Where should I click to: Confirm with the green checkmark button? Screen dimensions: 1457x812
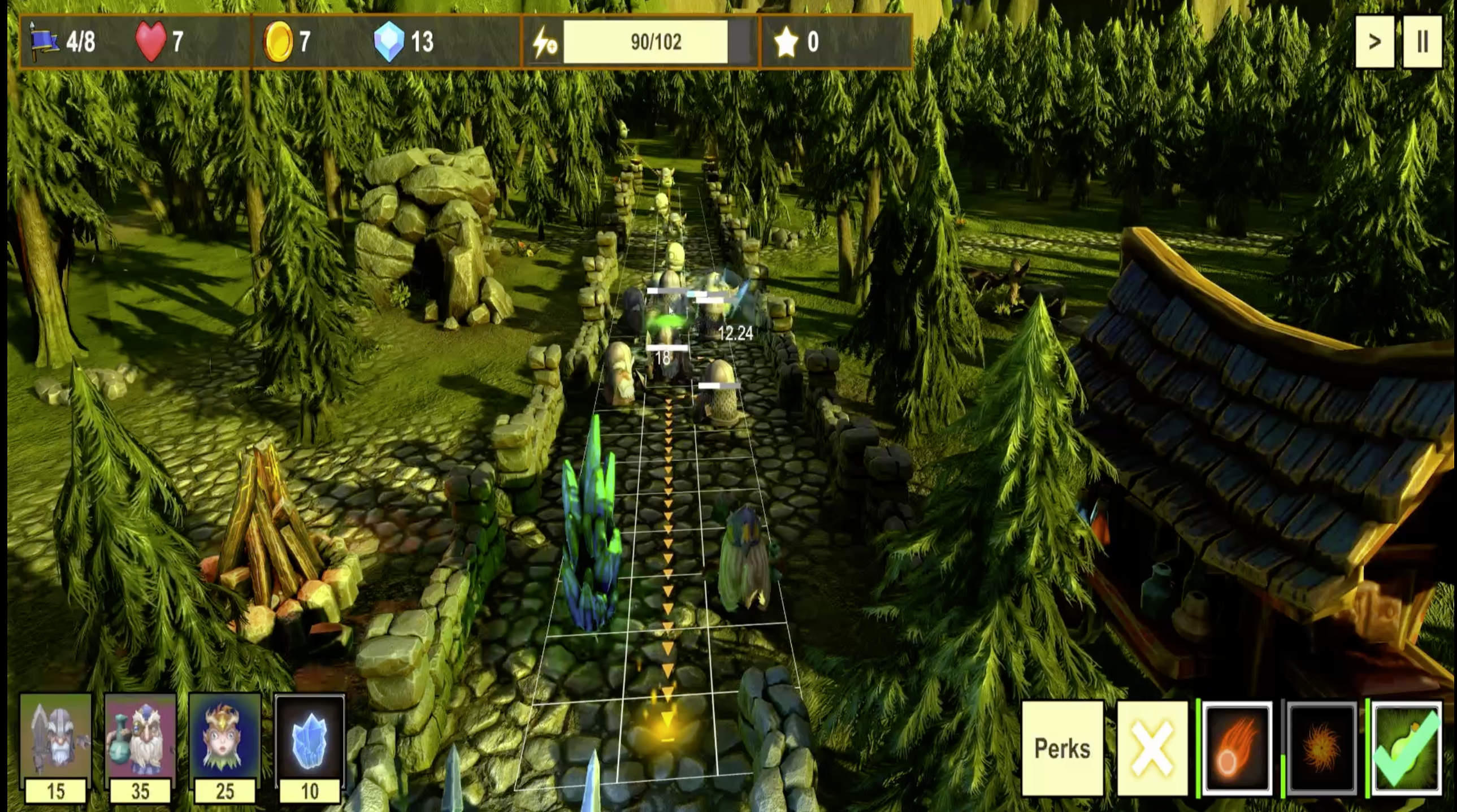click(1407, 748)
